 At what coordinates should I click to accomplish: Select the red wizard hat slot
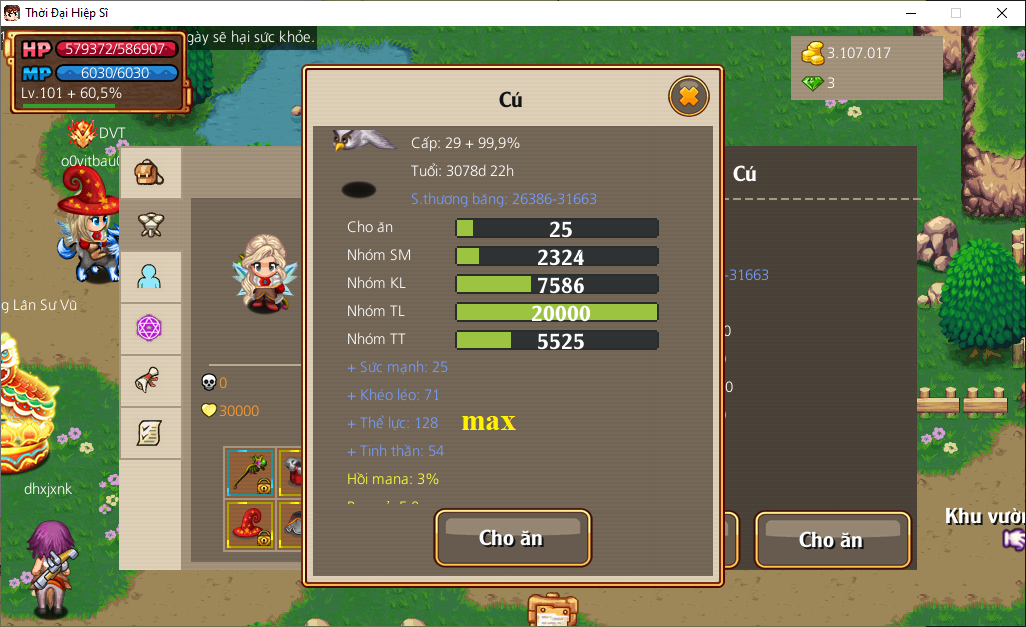tap(249, 525)
